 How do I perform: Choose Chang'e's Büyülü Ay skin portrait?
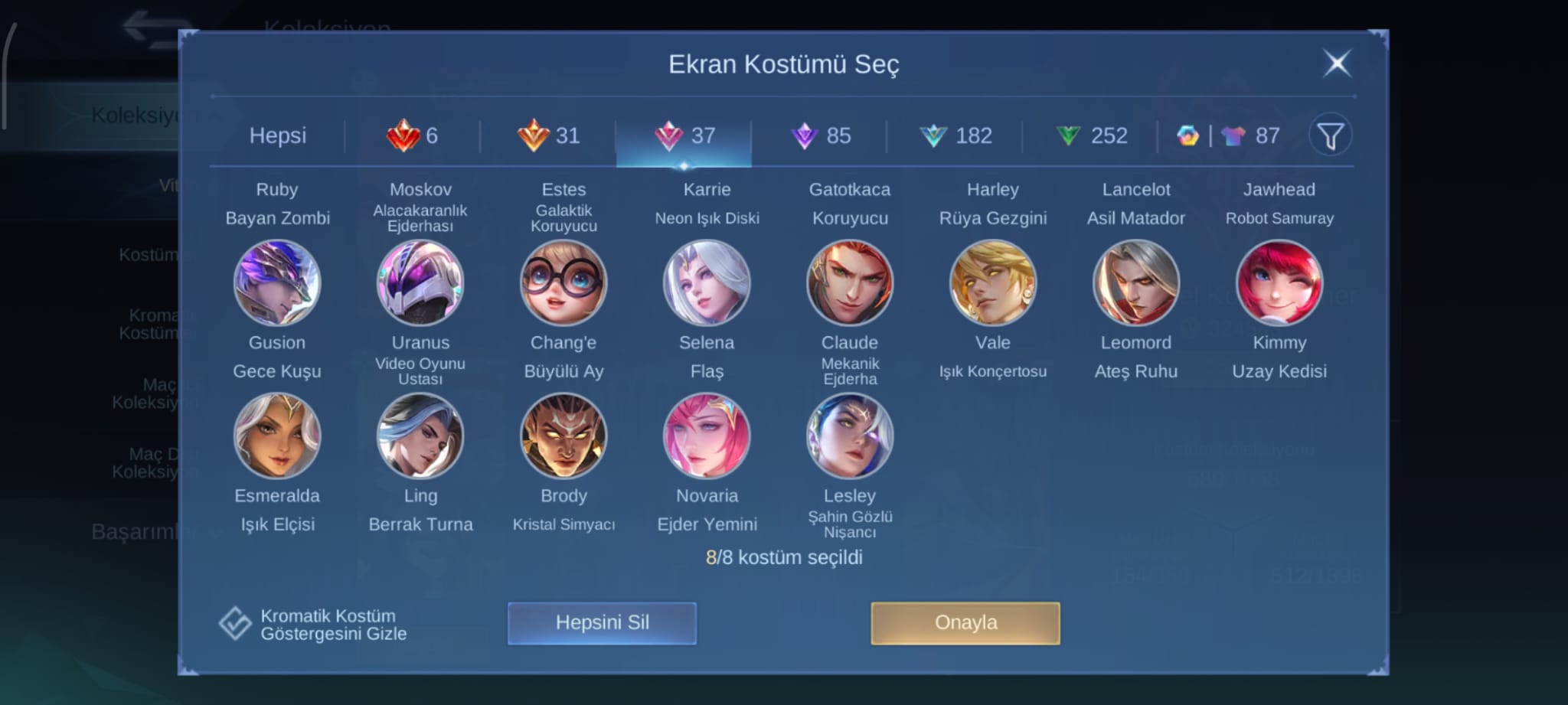tap(563, 282)
